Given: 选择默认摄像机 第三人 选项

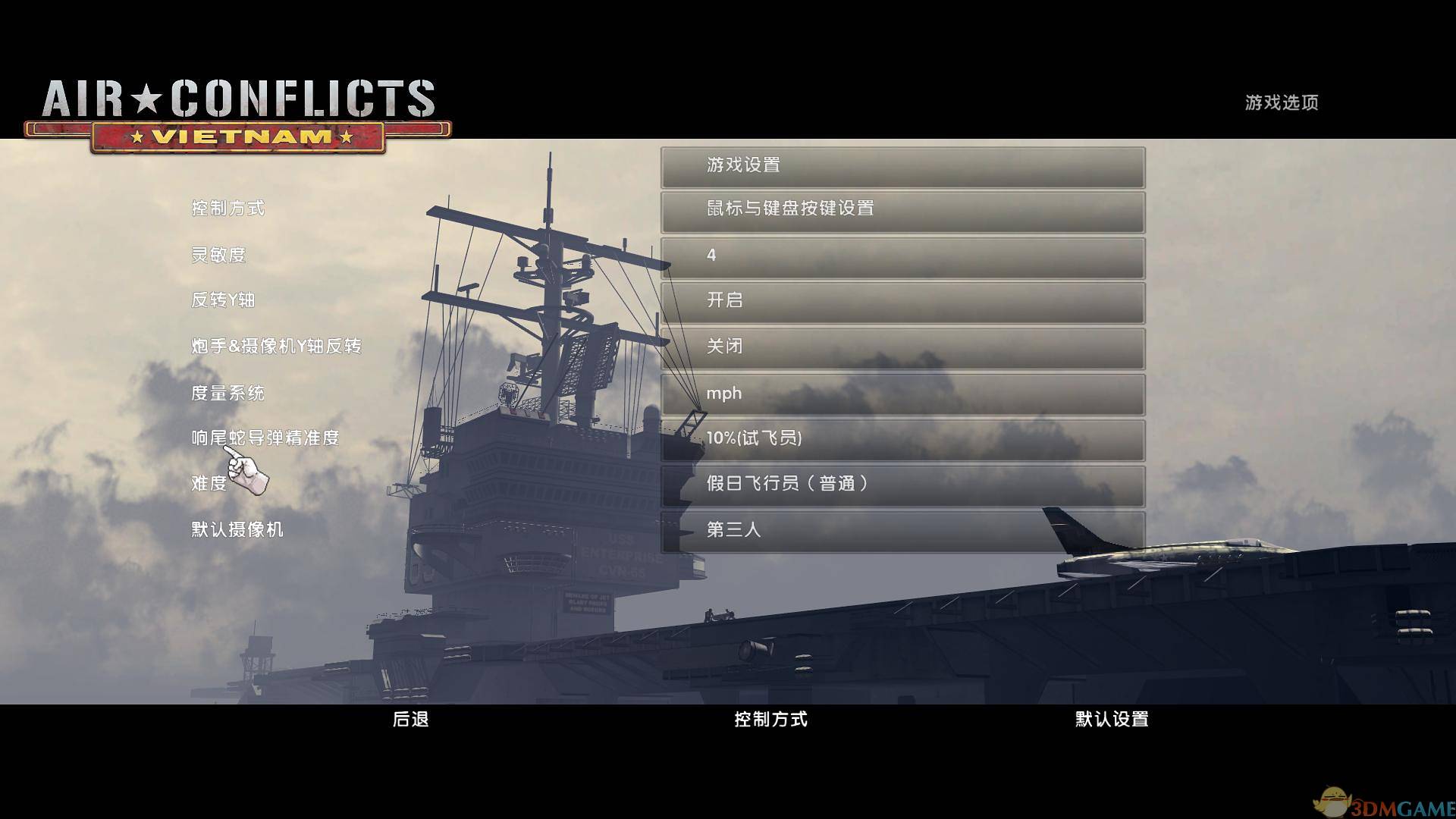Looking at the screenshot, I should coord(902,530).
